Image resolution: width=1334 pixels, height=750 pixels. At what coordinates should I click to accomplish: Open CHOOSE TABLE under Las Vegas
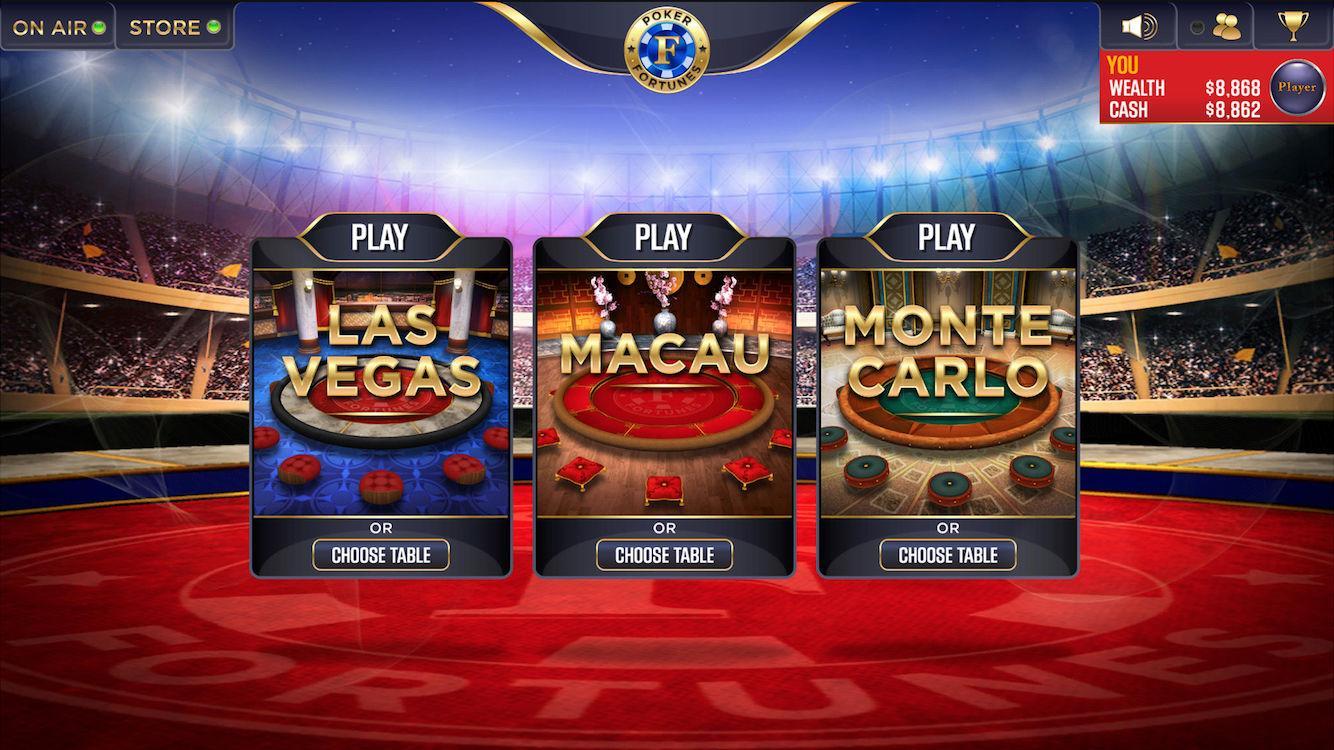click(380, 555)
